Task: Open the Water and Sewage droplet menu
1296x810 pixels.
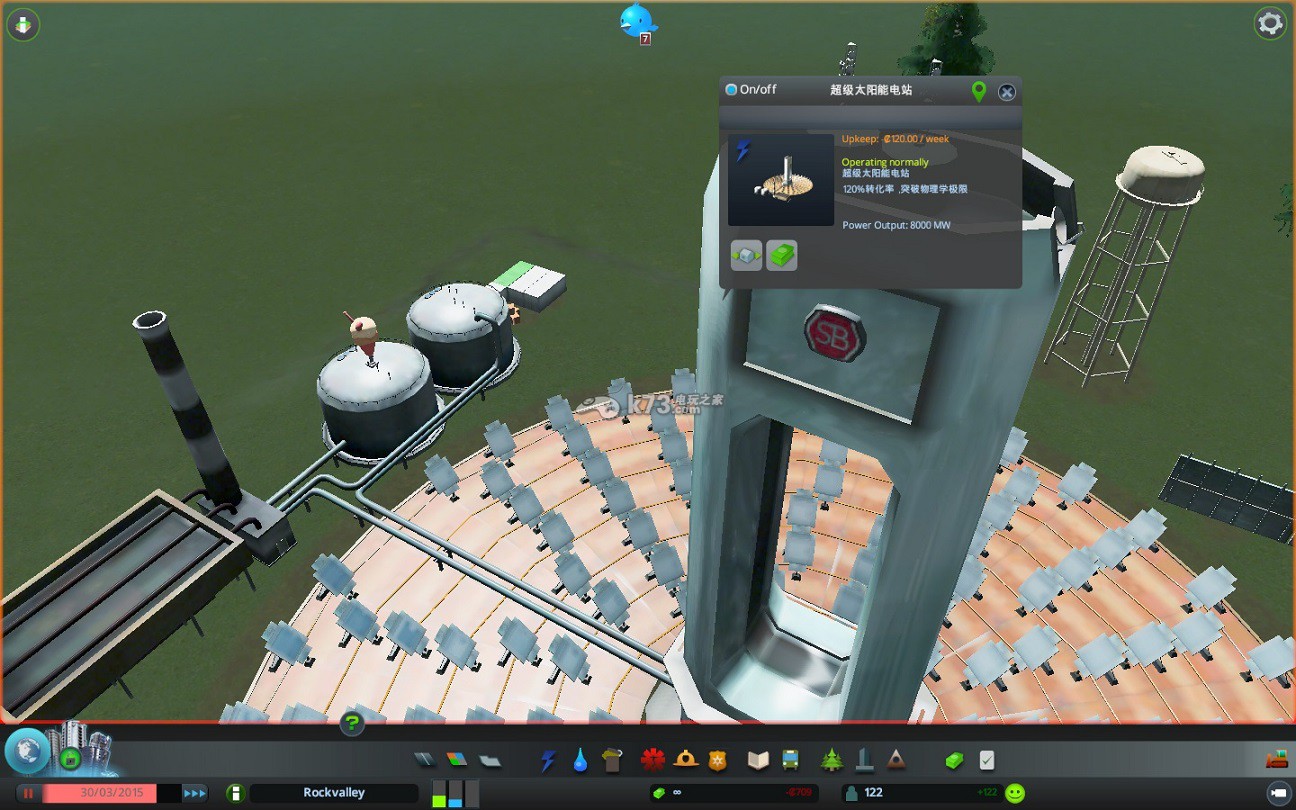Action: pyautogui.click(x=580, y=760)
